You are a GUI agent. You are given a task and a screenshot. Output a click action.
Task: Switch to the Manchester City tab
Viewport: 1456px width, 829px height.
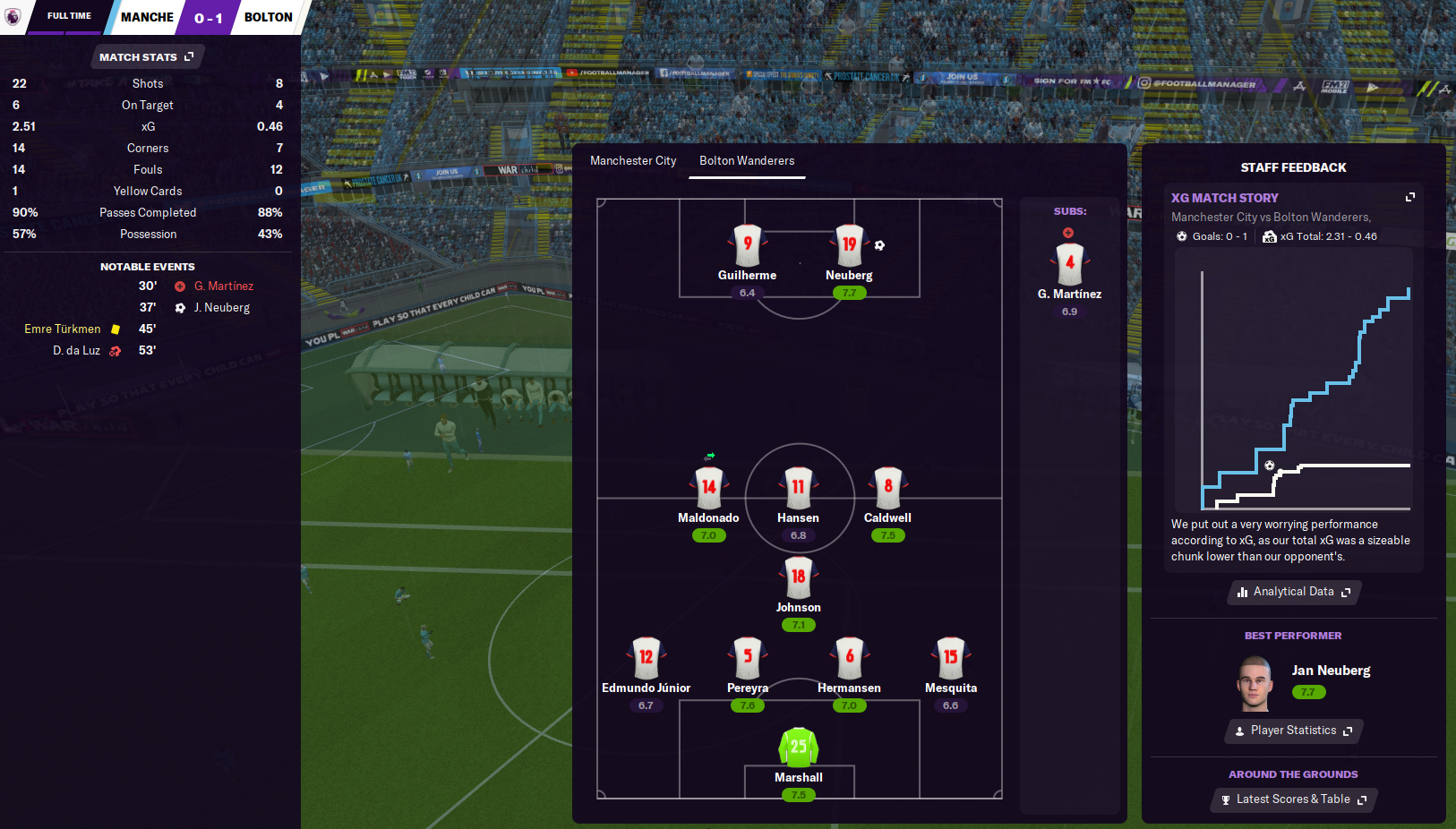coord(633,161)
